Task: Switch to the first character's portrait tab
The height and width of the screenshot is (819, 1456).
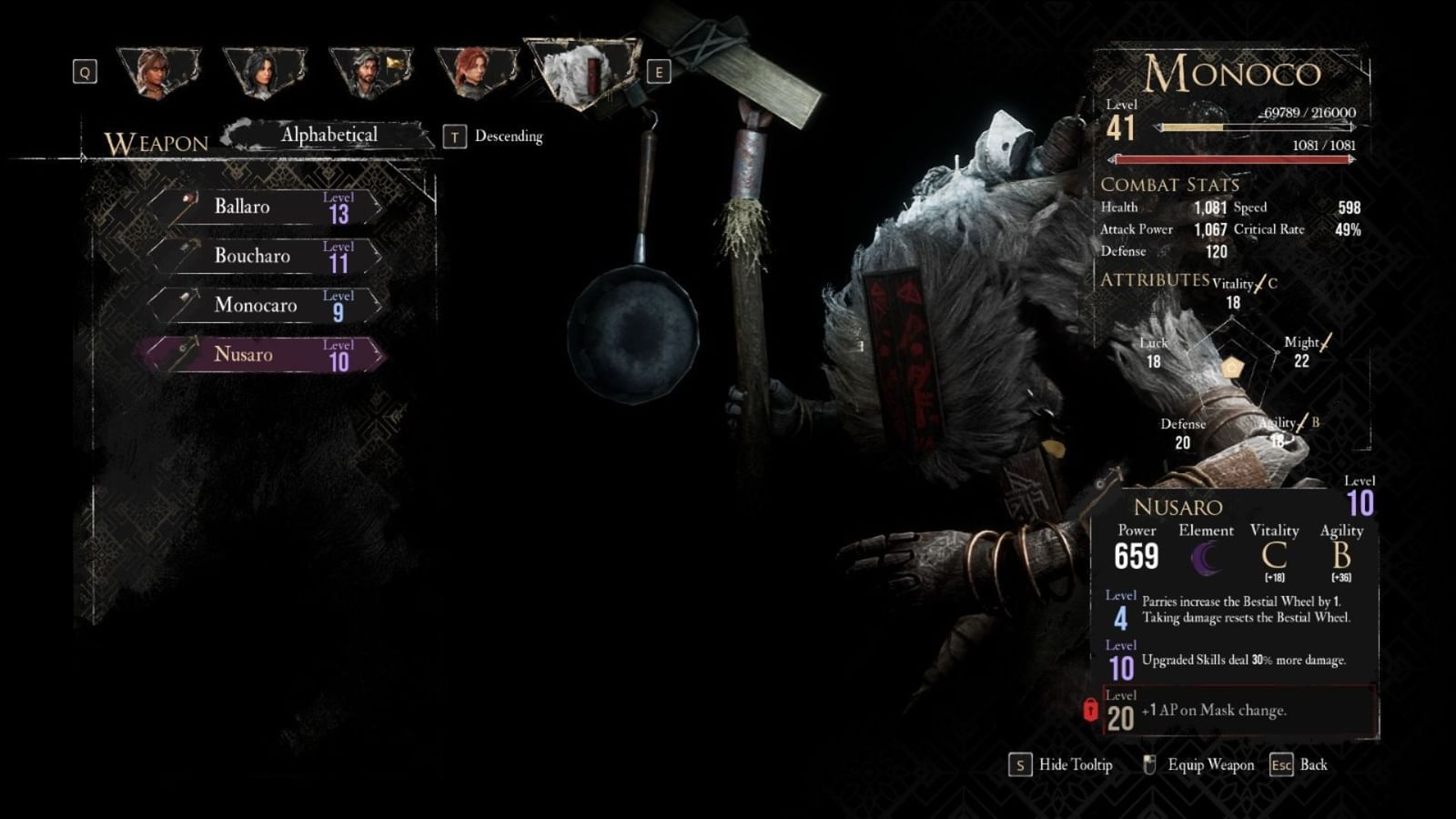Action: click(x=160, y=73)
